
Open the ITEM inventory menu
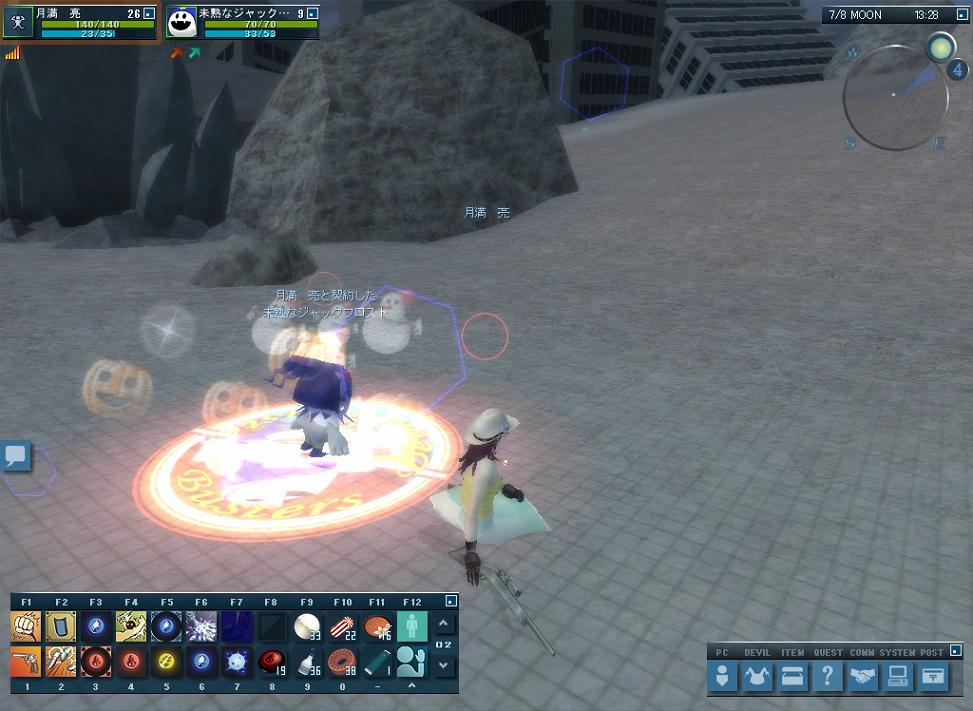792,677
